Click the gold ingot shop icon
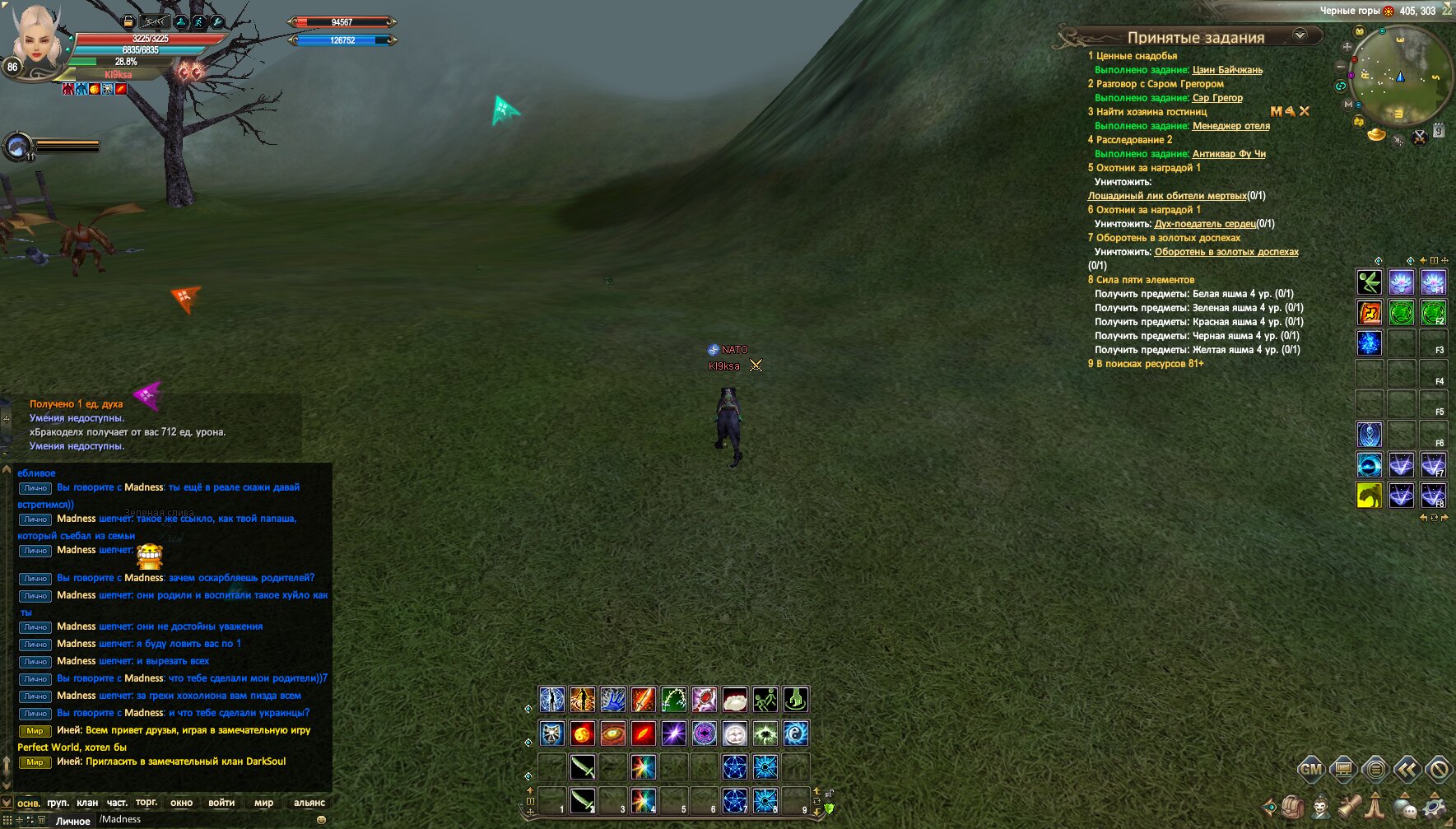 click(1376, 134)
